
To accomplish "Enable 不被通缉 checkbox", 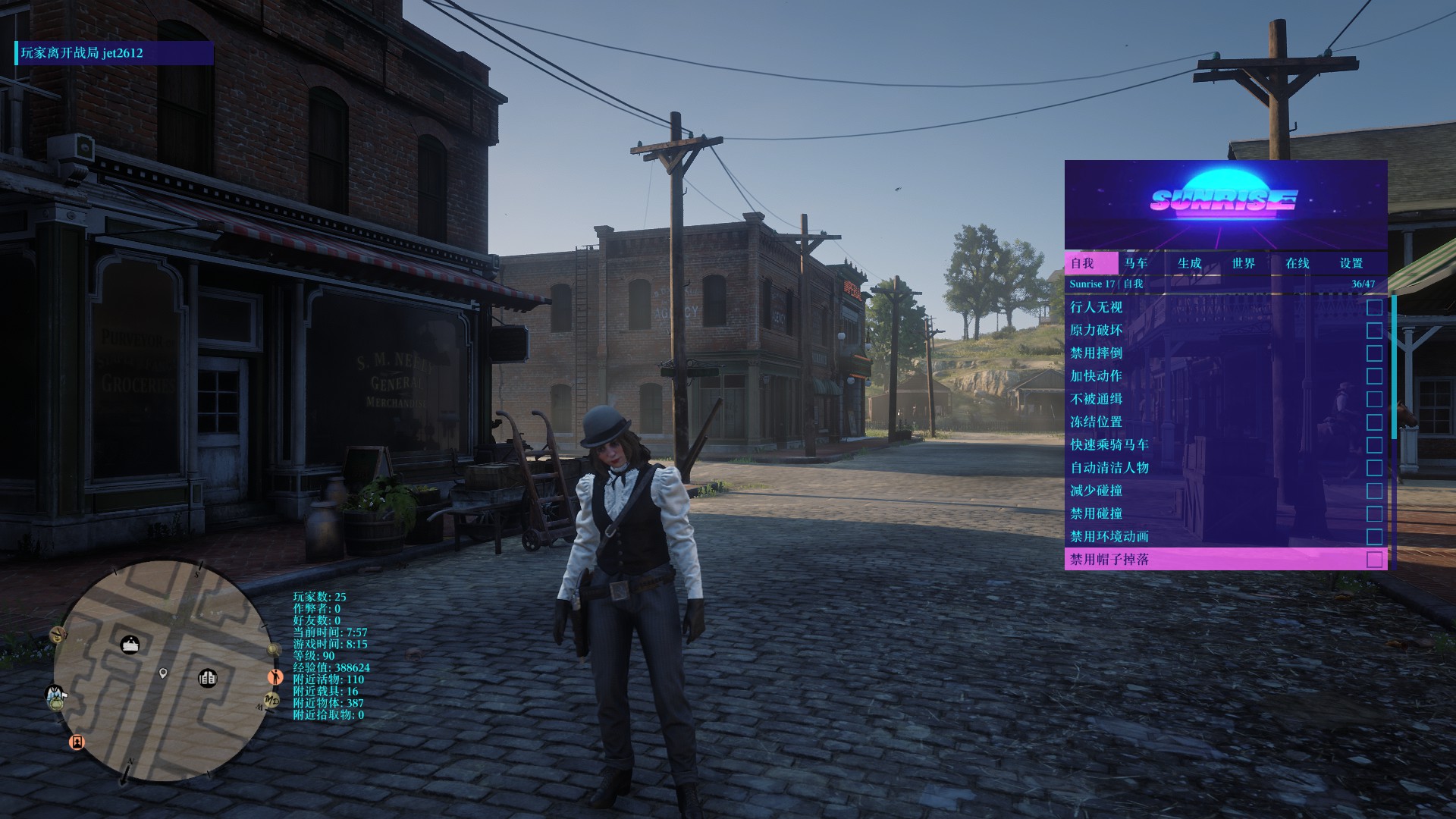I will tap(1374, 399).
